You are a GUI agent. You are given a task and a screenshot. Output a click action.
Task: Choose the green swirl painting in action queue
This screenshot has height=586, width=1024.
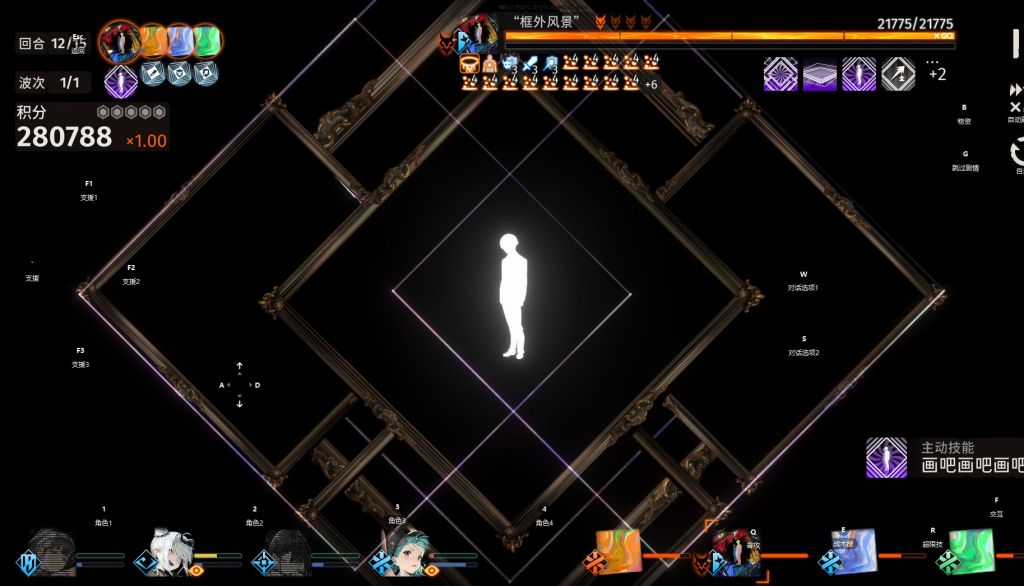coord(968,551)
